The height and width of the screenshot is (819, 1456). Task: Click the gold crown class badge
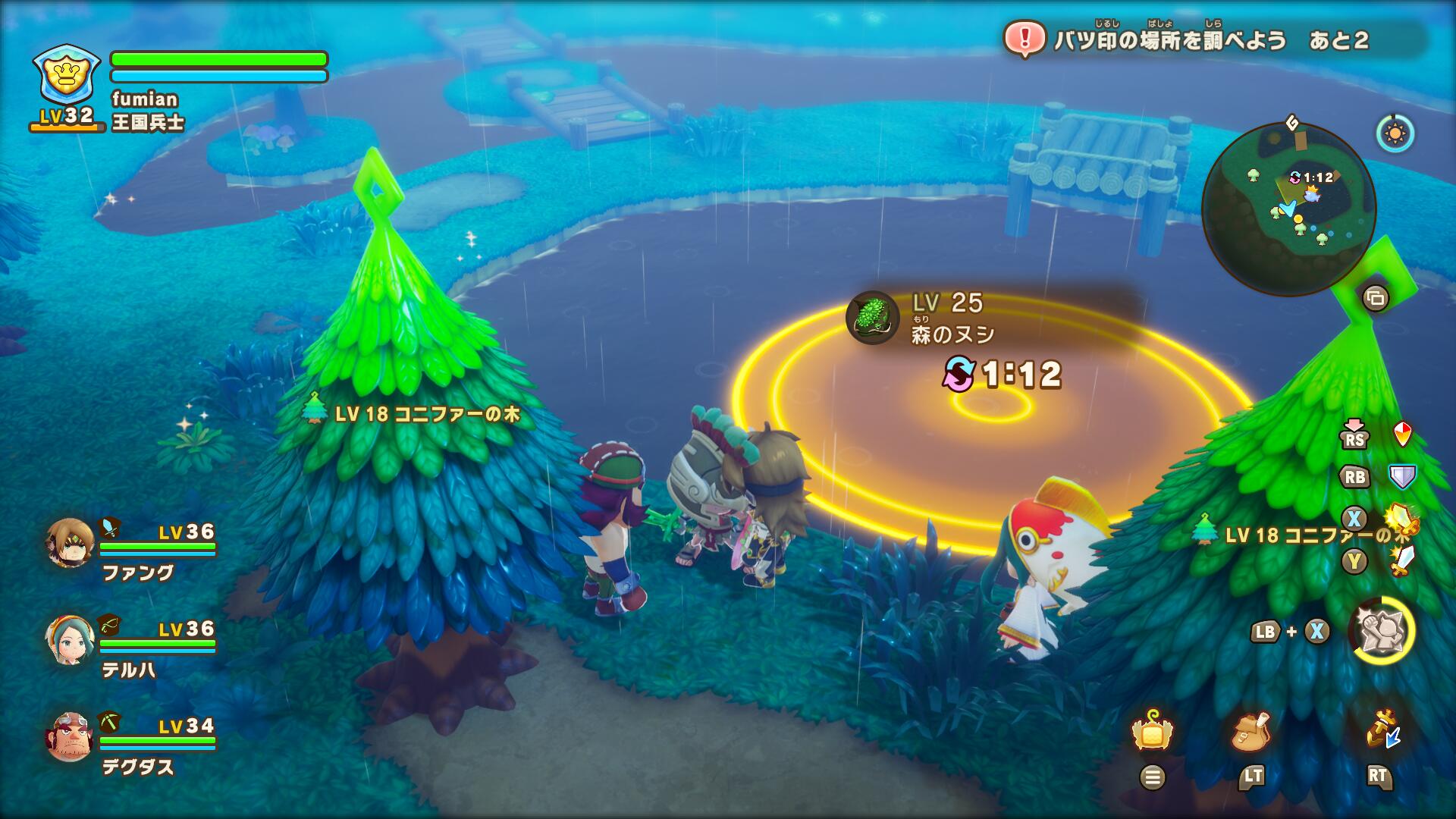point(67,74)
